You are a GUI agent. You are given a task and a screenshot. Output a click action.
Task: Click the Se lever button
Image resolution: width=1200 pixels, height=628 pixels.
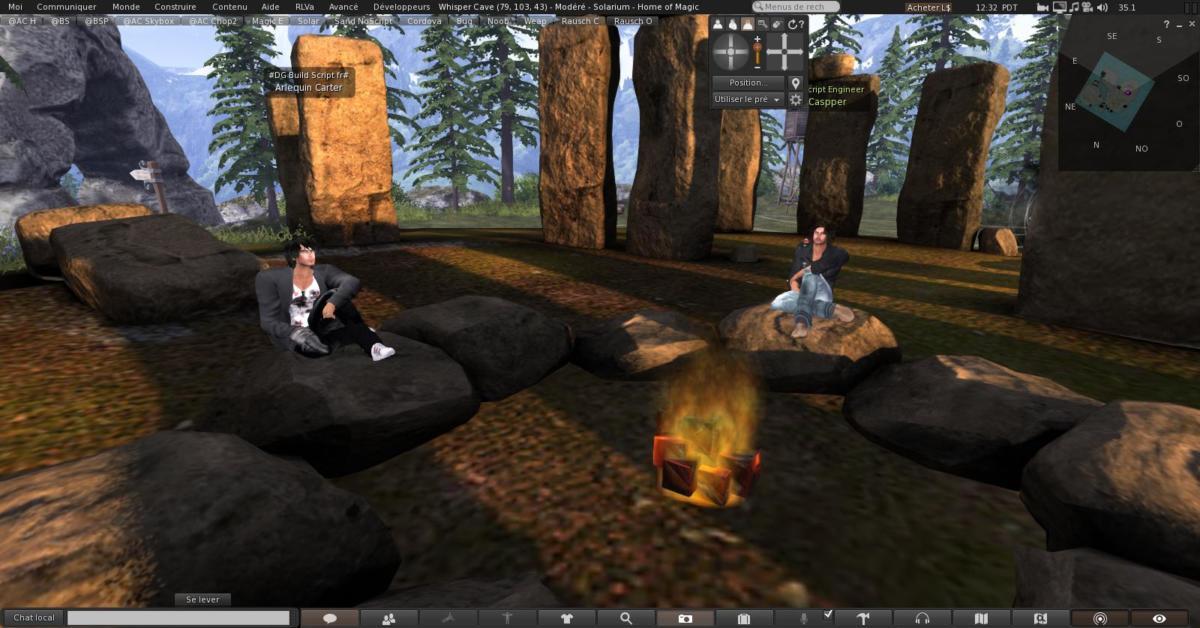click(202, 599)
